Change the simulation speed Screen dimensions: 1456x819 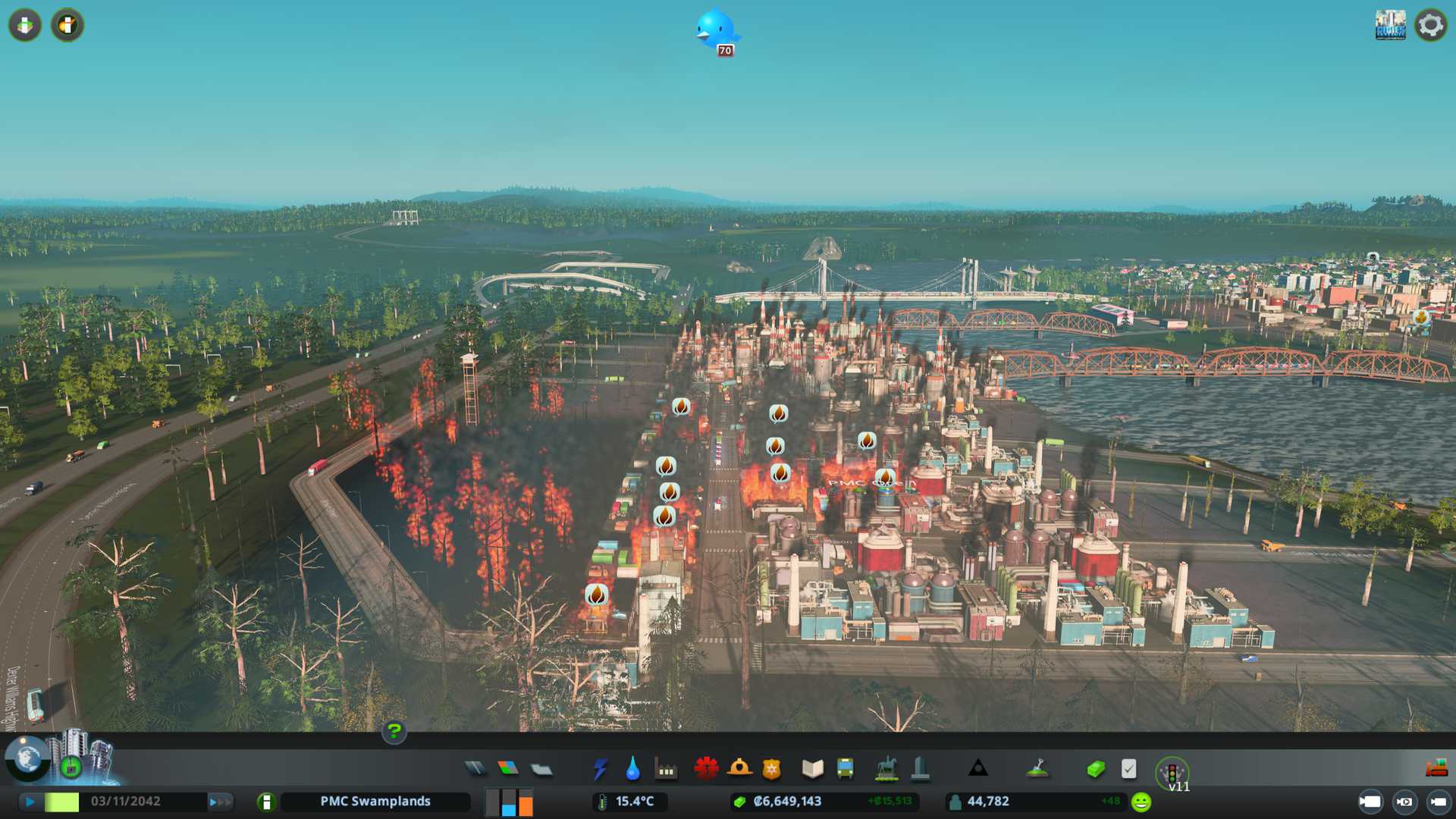tap(220, 802)
